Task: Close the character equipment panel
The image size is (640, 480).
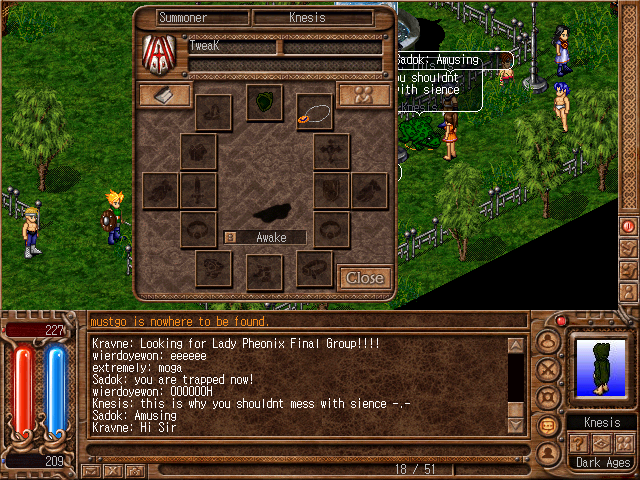Action: coord(363,278)
